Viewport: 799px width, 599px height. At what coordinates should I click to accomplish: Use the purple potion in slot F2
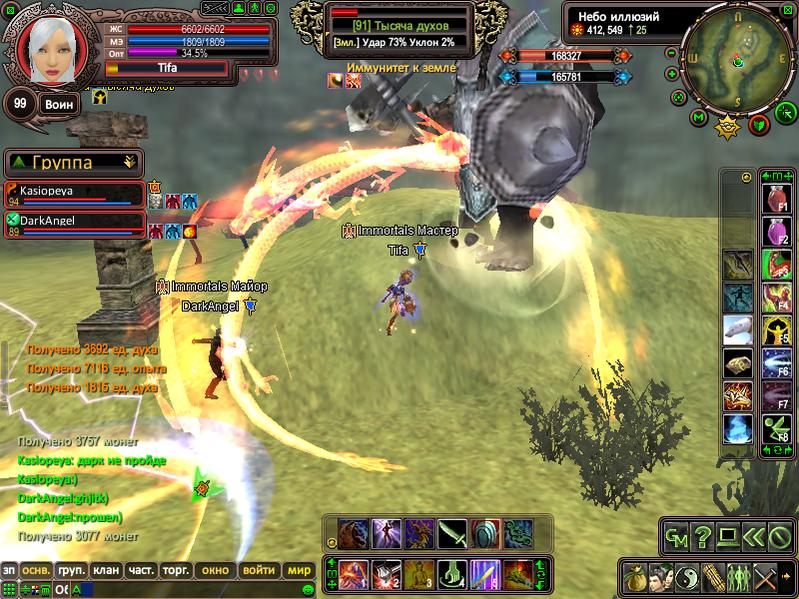pos(776,232)
